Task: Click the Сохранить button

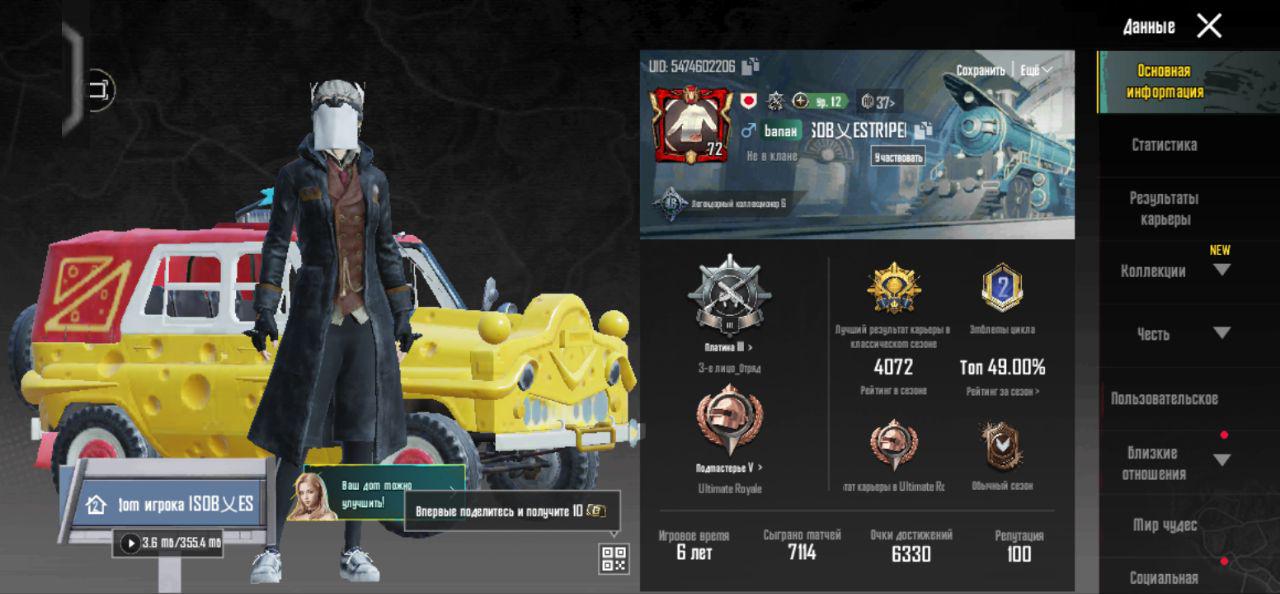Action: pyautogui.click(x=980, y=71)
